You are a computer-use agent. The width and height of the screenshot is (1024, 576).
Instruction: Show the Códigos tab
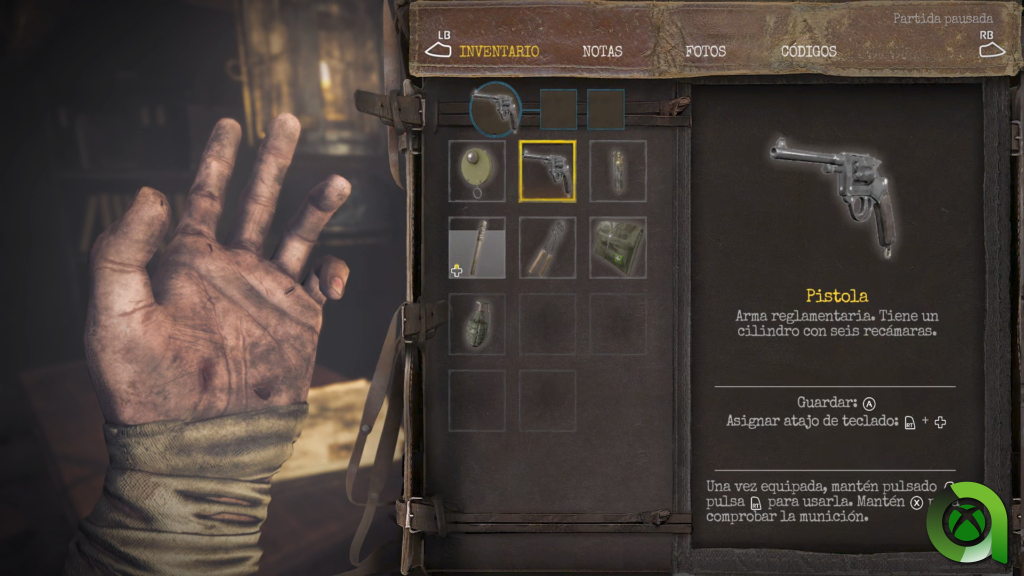coord(808,51)
